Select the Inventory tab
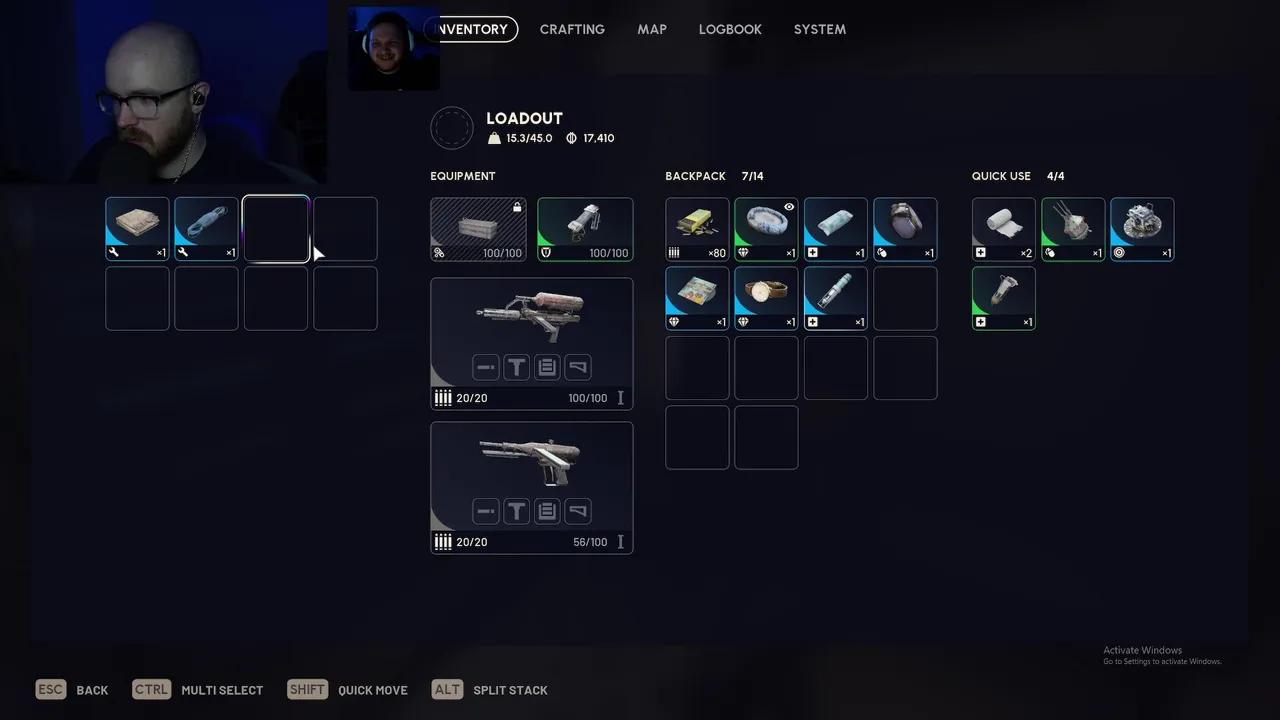The height and width of the screenshot is (720, 1280). pyautogui.click(x=473, y=29)
